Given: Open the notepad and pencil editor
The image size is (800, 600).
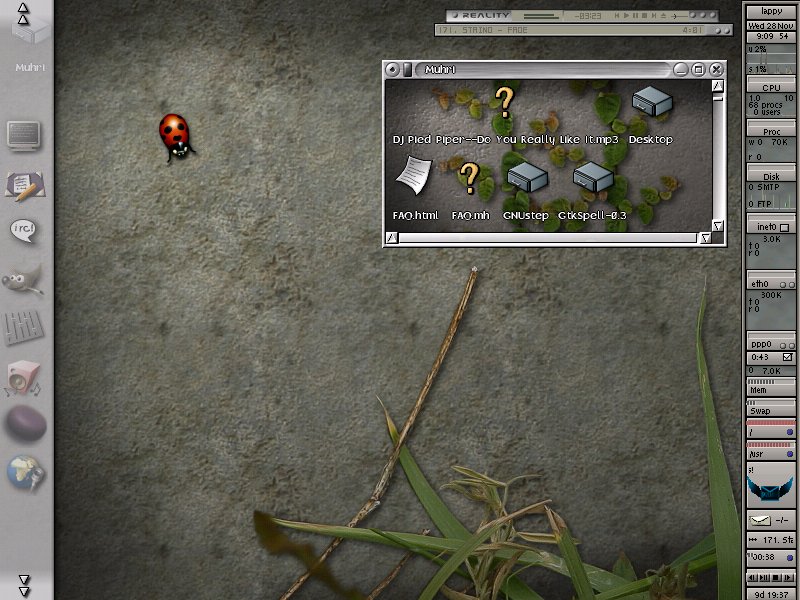Looking at the screenshot, I should click(x=24, y=185).
